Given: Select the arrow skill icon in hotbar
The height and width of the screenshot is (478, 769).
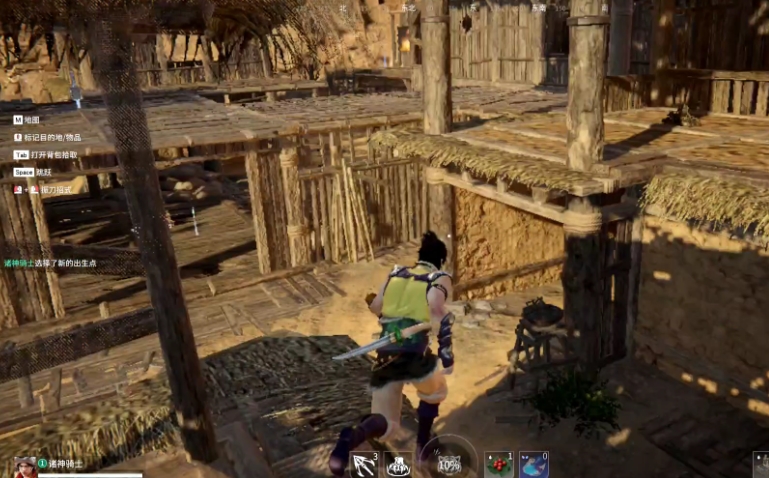Looking at the screenshot, I should [x=363, y=465].
